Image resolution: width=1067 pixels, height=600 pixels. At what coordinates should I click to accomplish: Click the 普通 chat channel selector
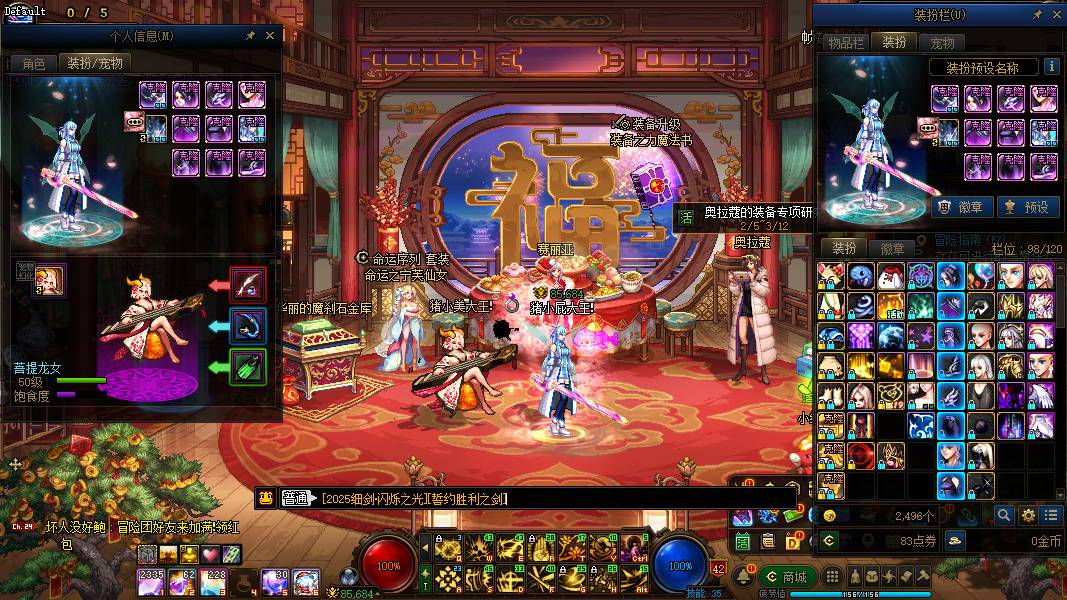pos(295,498)
